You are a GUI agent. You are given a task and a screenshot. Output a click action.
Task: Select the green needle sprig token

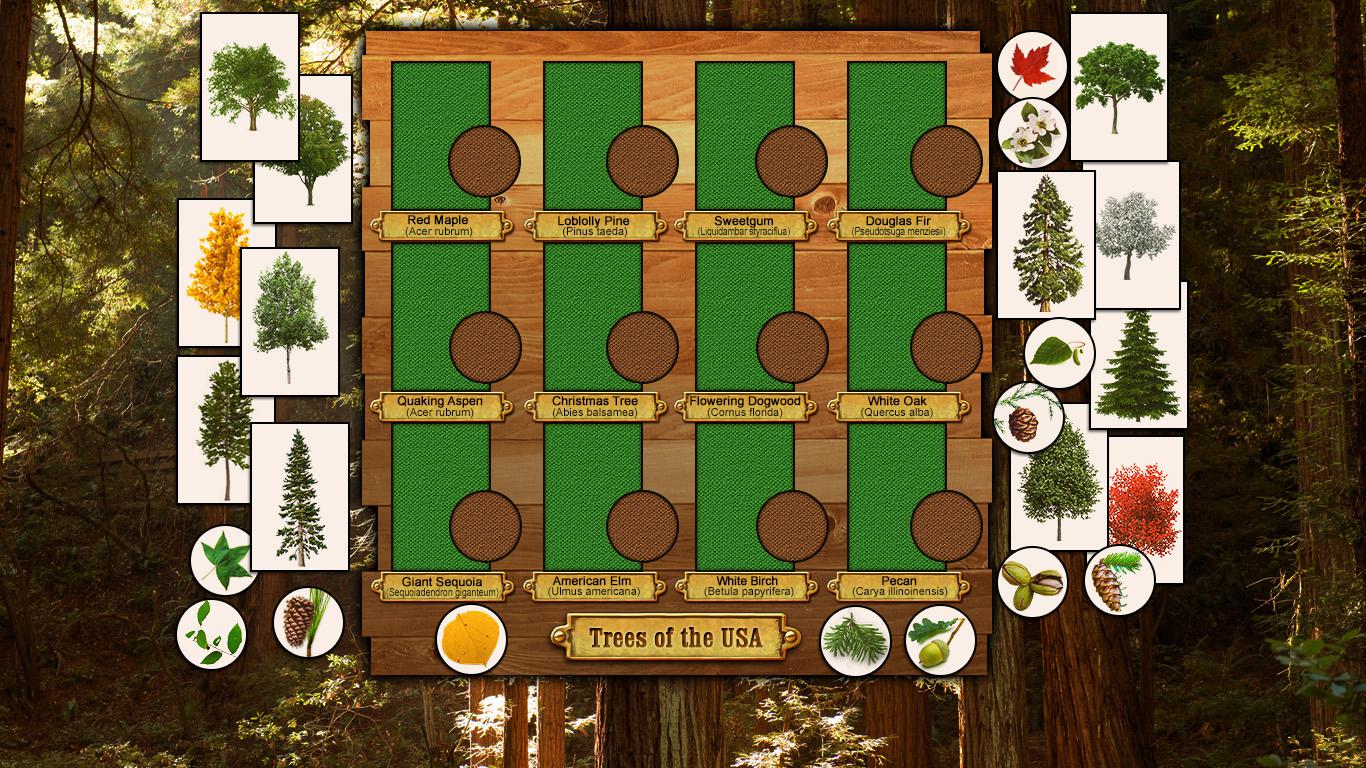pos(855,640)
